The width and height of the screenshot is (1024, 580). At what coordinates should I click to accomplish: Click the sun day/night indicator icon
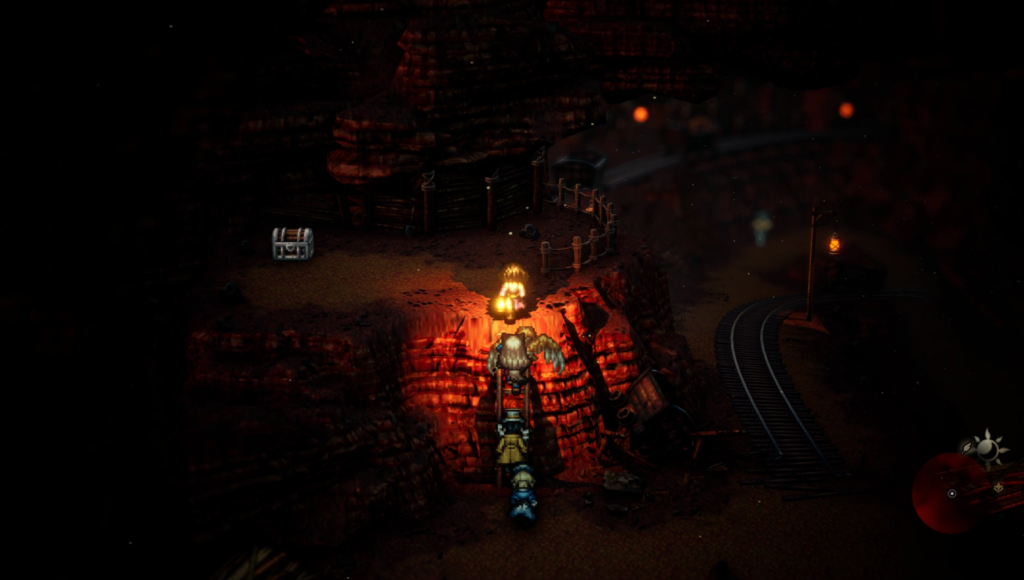(987, 450)
